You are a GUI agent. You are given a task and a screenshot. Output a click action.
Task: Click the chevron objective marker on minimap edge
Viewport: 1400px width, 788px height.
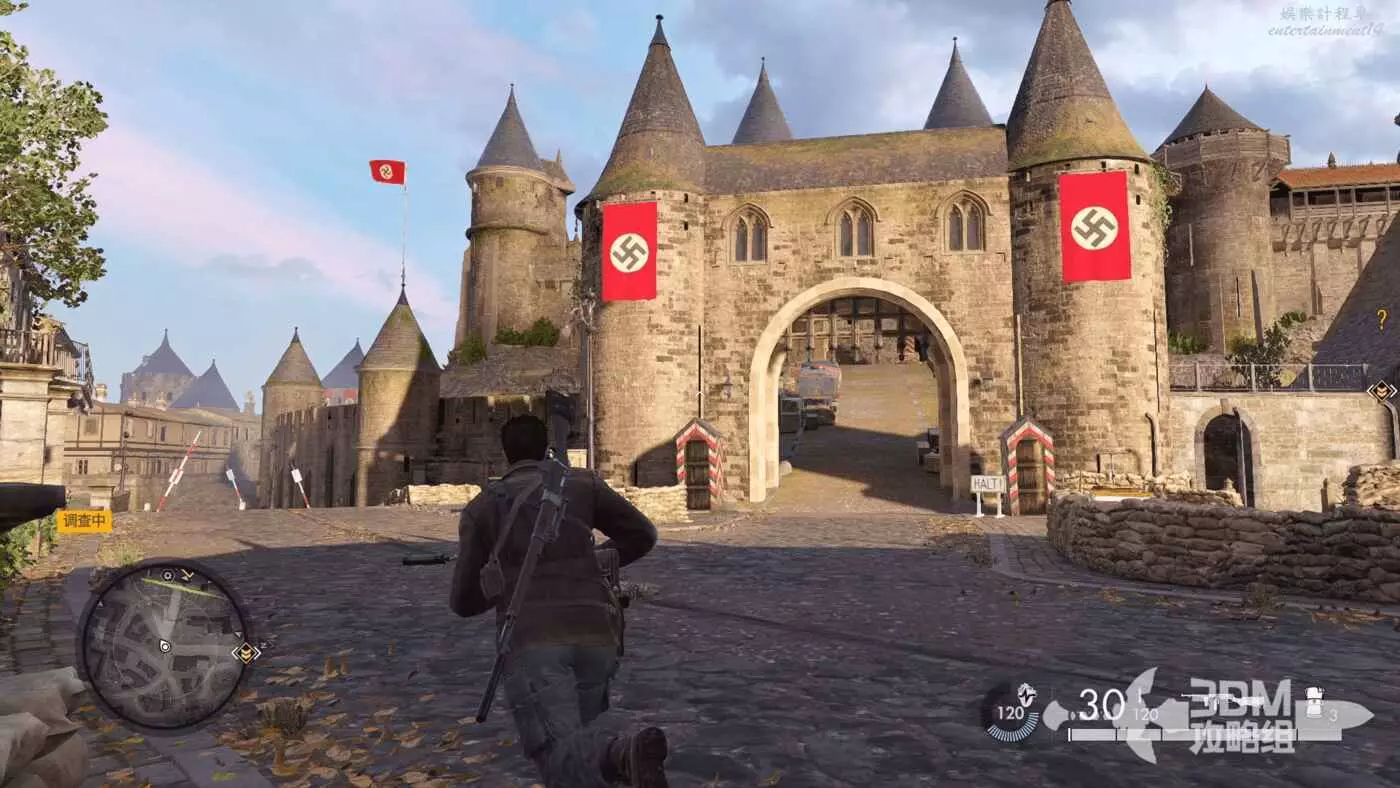245,653
